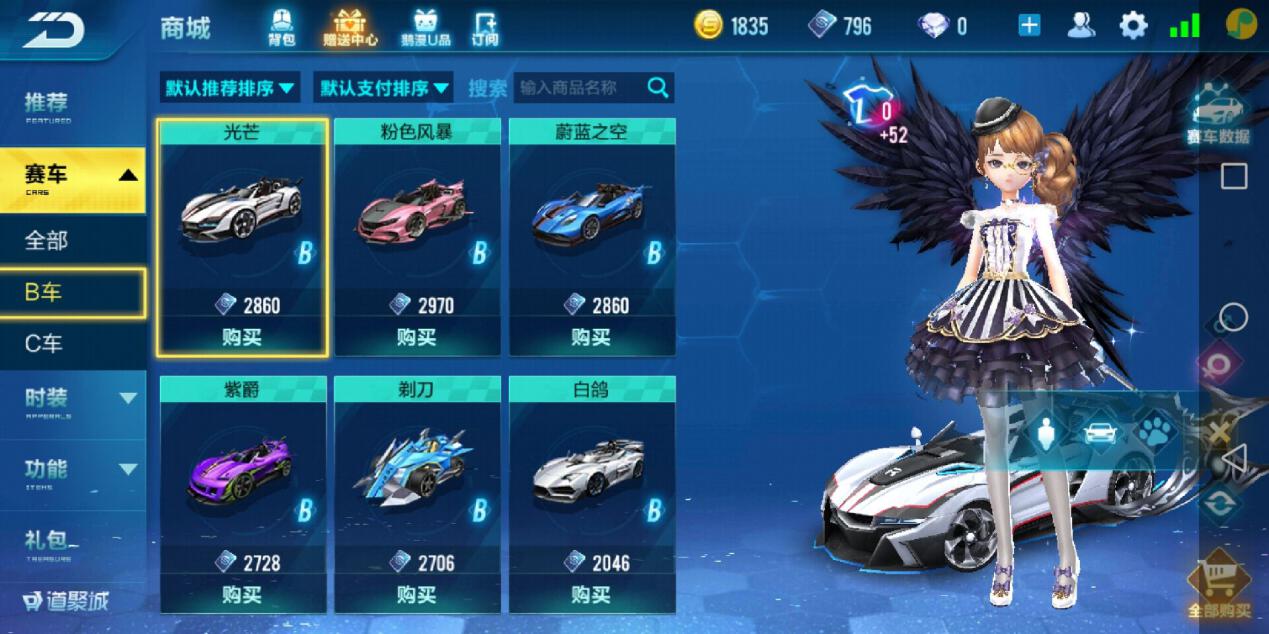Open the 订阅 subscription icon
The width and height of the screenshot is (1269, 634).
485,27
